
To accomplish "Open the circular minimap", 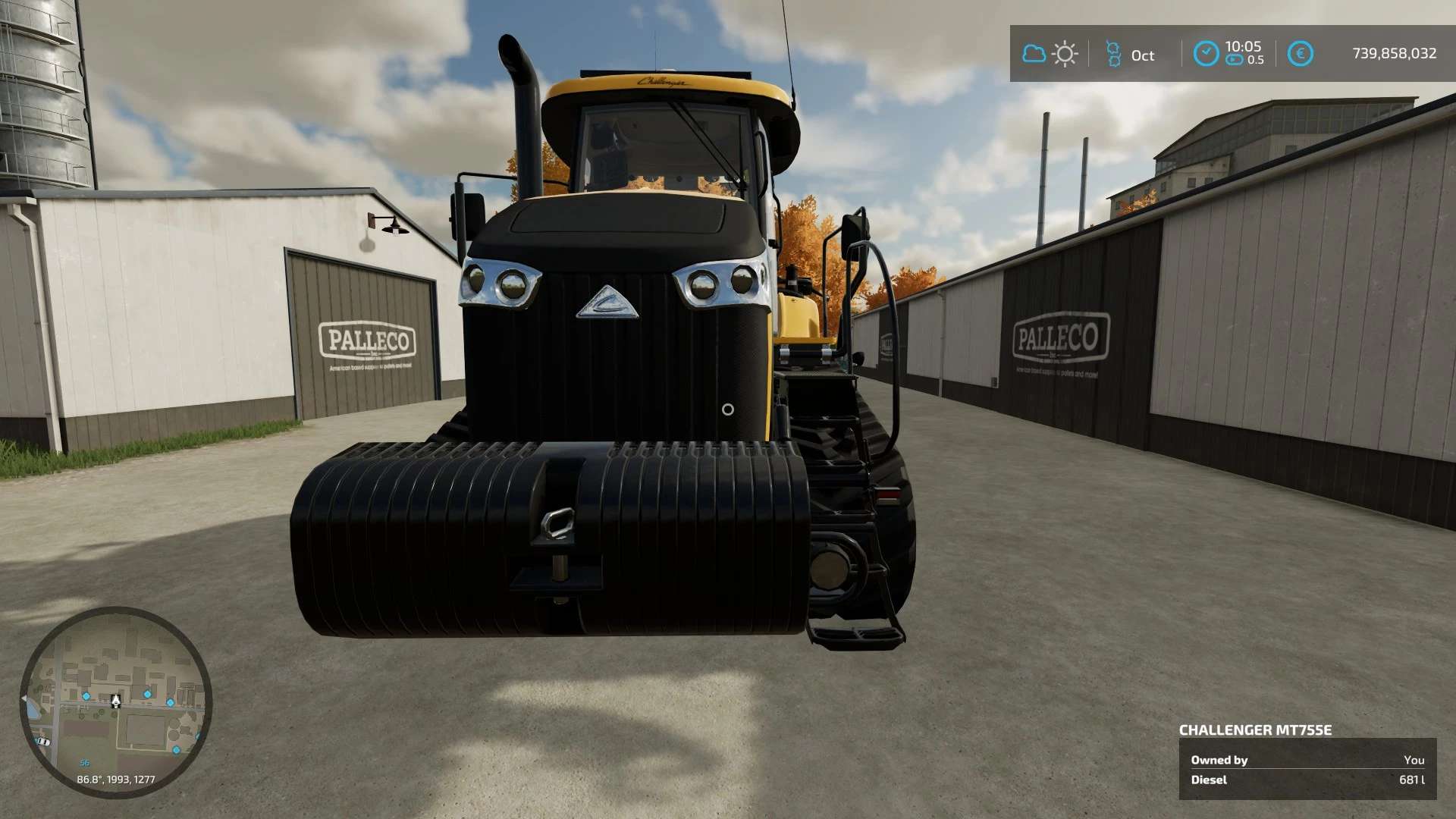I will pyautogui.click(x=115, y=702).
